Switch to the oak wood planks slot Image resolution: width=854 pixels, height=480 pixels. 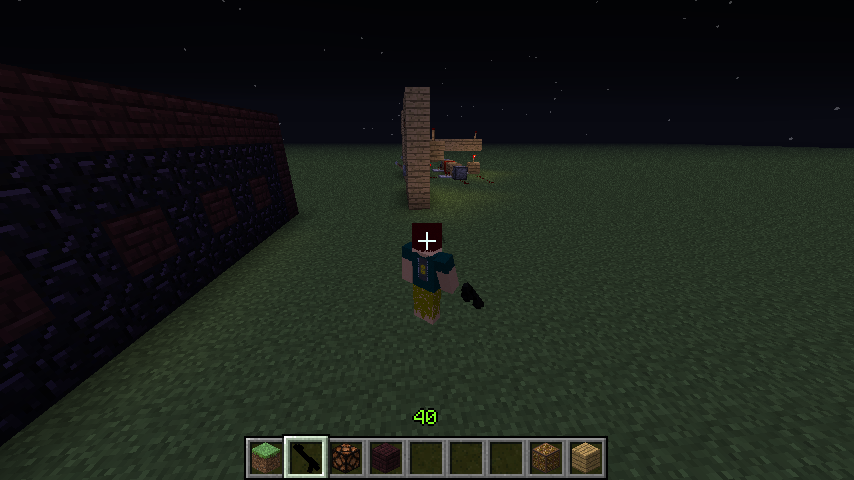(586, 457)
